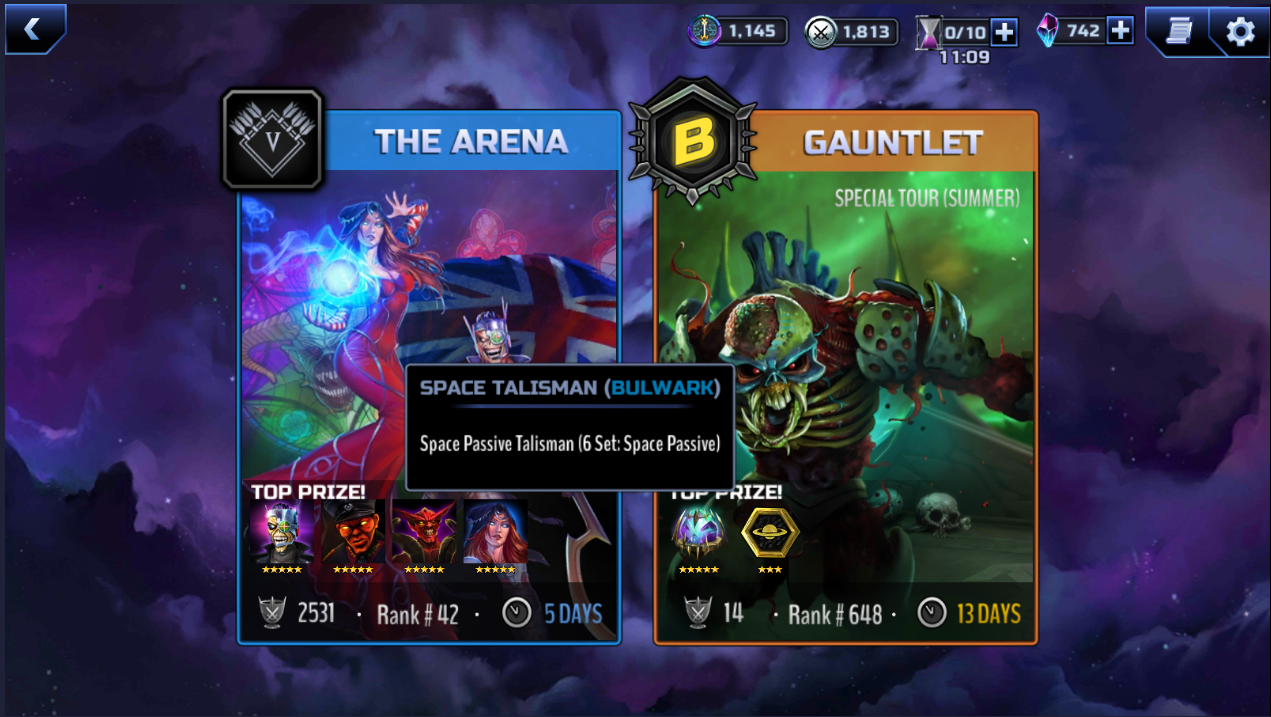Select the Gauntlet crystal soul prize

698,533
